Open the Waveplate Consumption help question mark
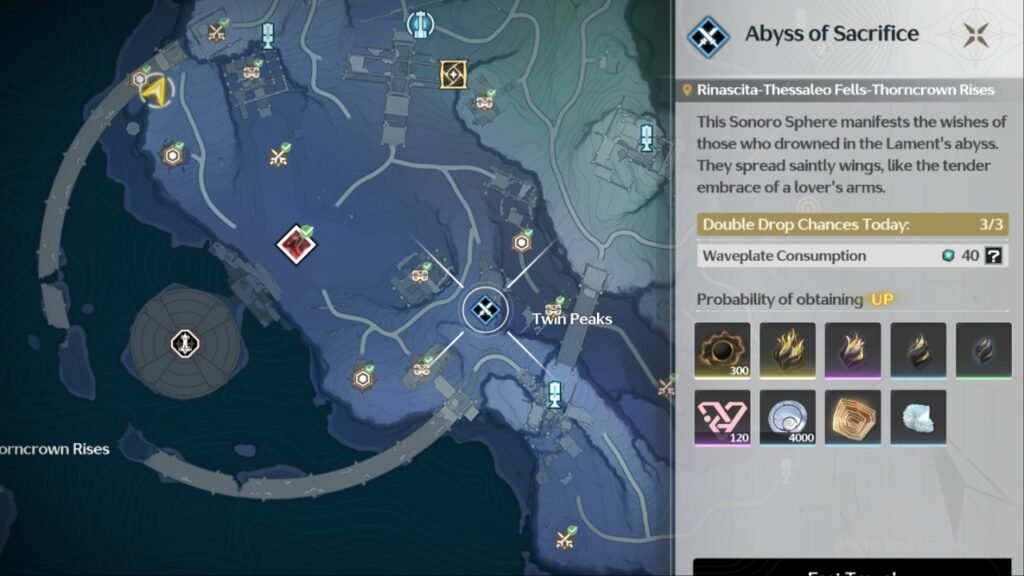 (x=994, y=256)
